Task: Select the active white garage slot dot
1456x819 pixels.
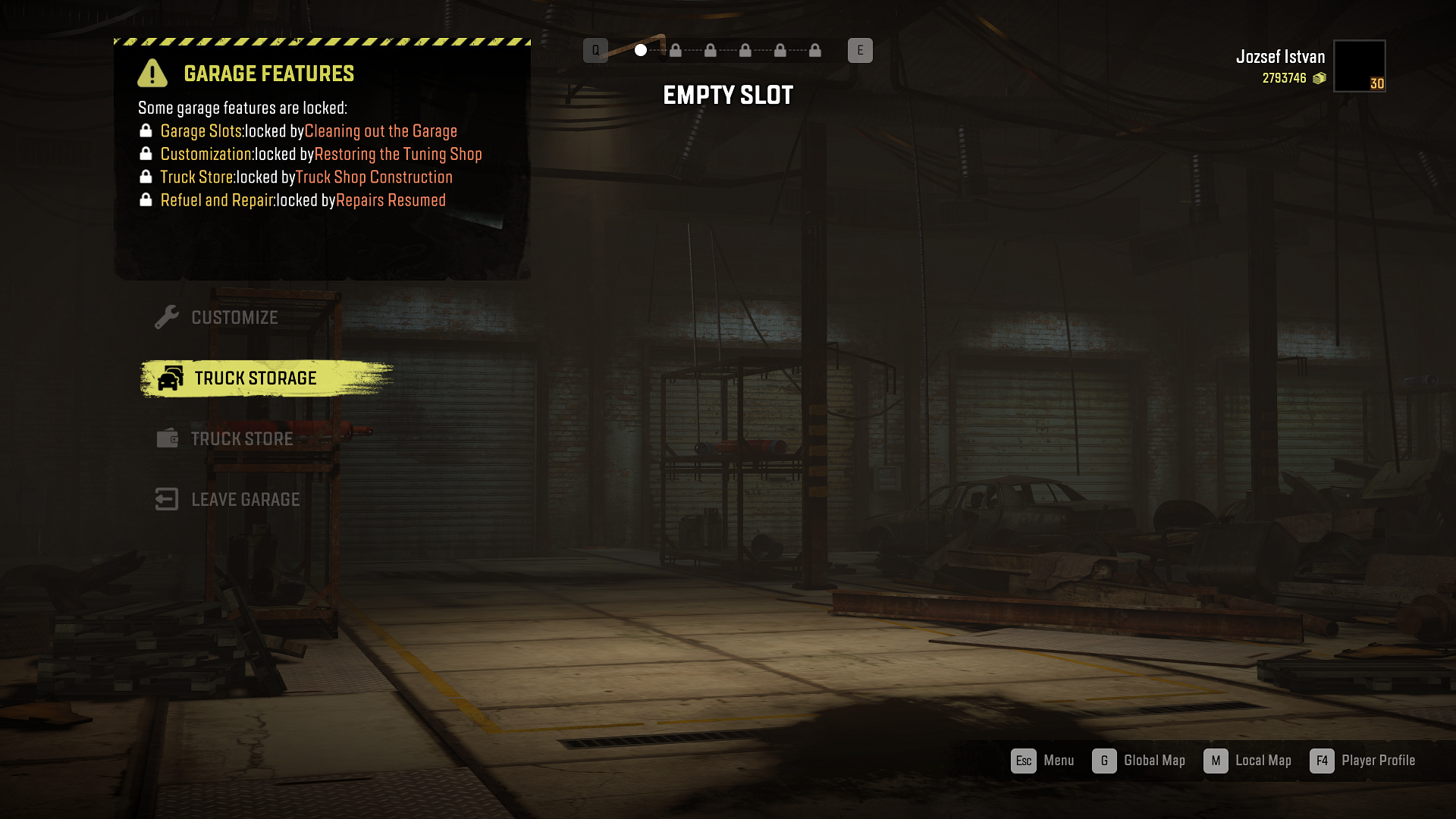Action: [641, 50]
